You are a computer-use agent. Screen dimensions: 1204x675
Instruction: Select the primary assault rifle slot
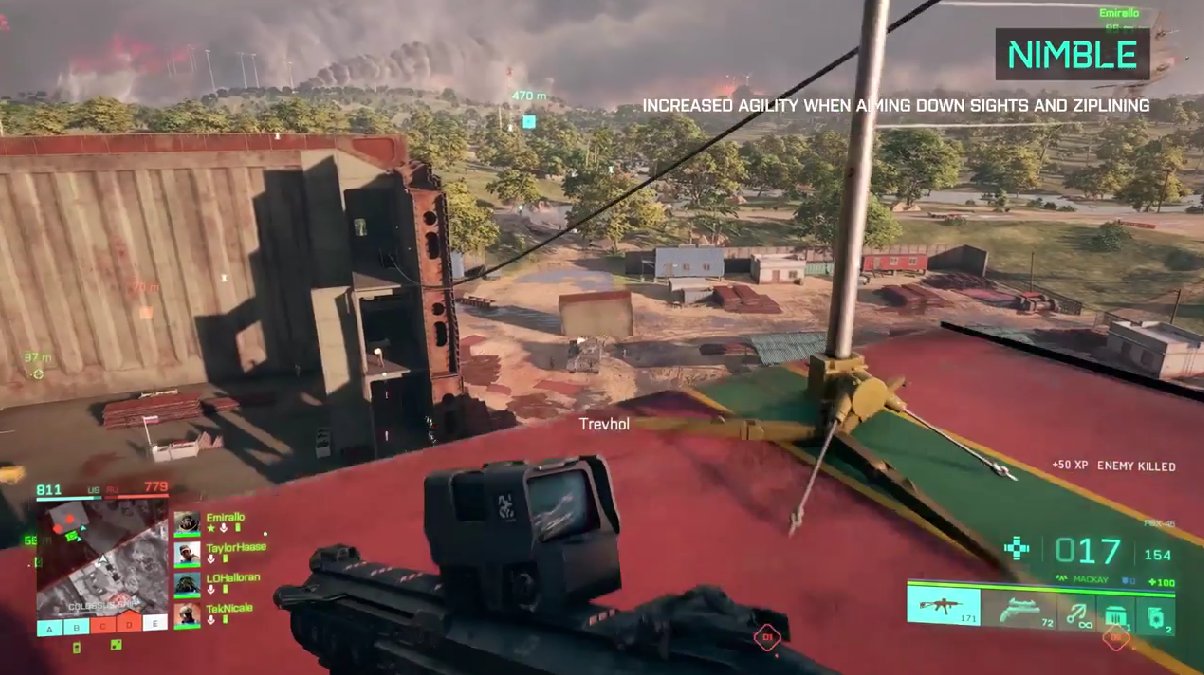(x=944, y=608)
